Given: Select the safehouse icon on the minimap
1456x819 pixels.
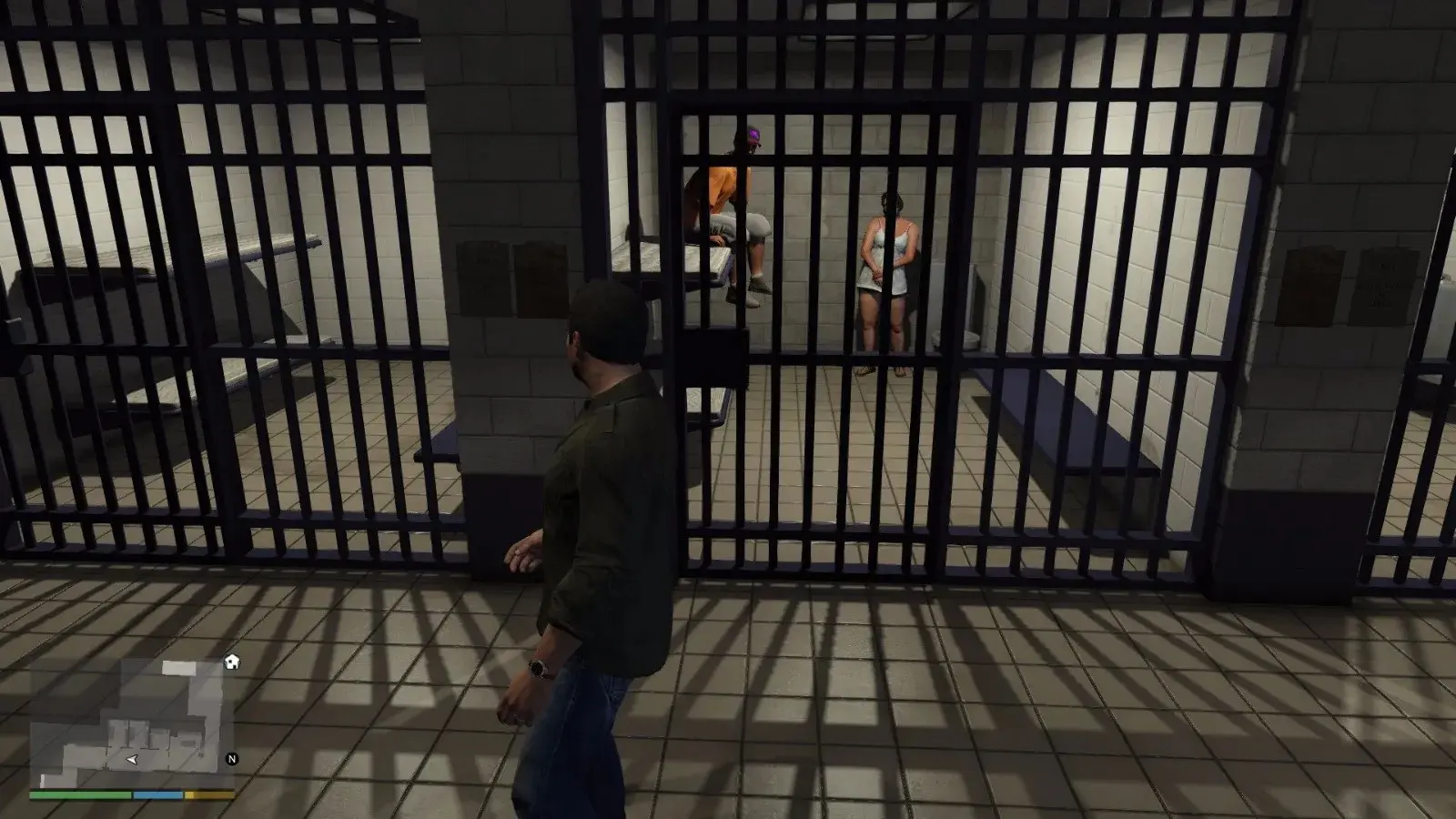Looking at the screenshot, I should [x=232, y=662].
